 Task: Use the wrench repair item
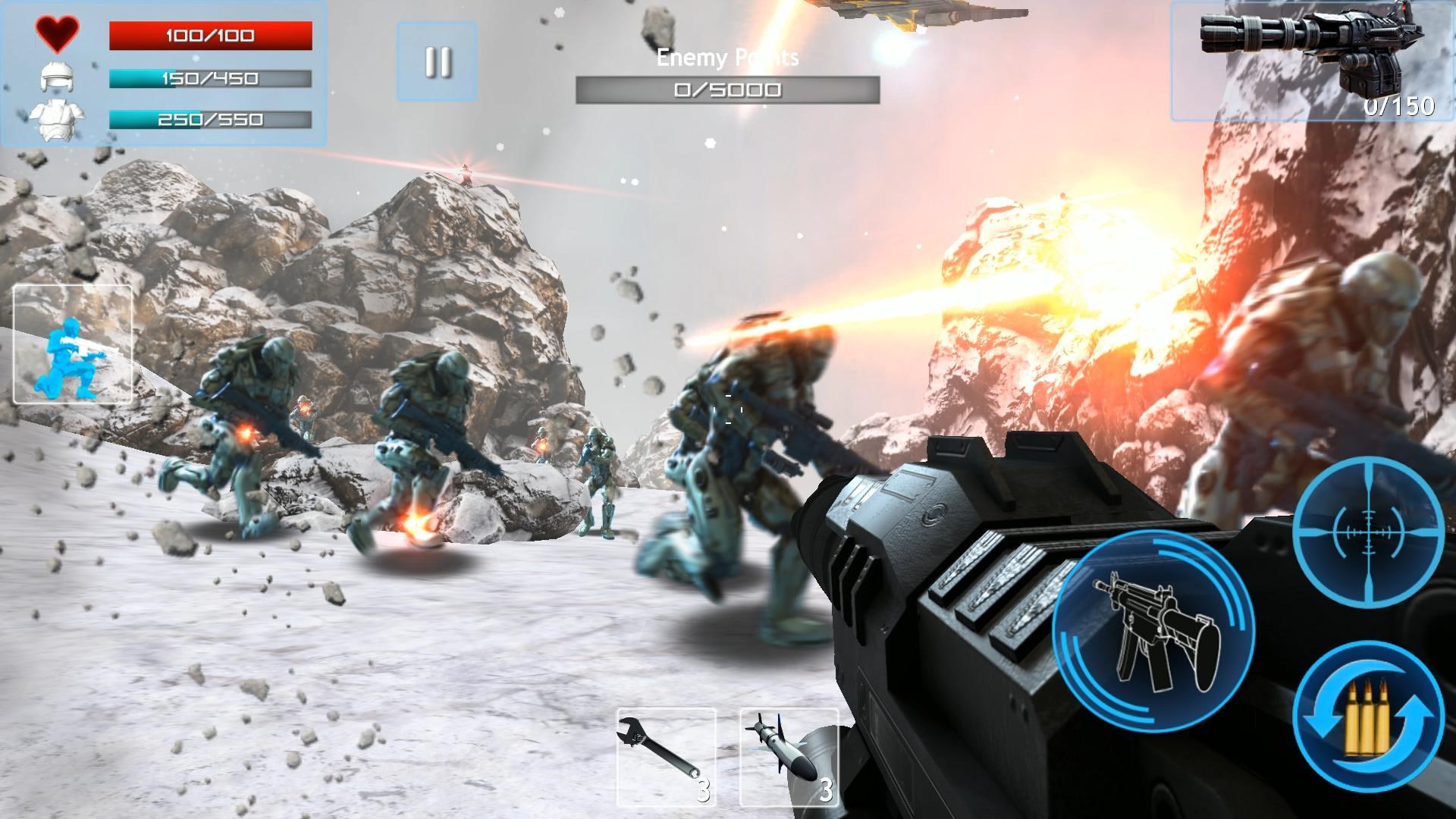pos(666,757)
